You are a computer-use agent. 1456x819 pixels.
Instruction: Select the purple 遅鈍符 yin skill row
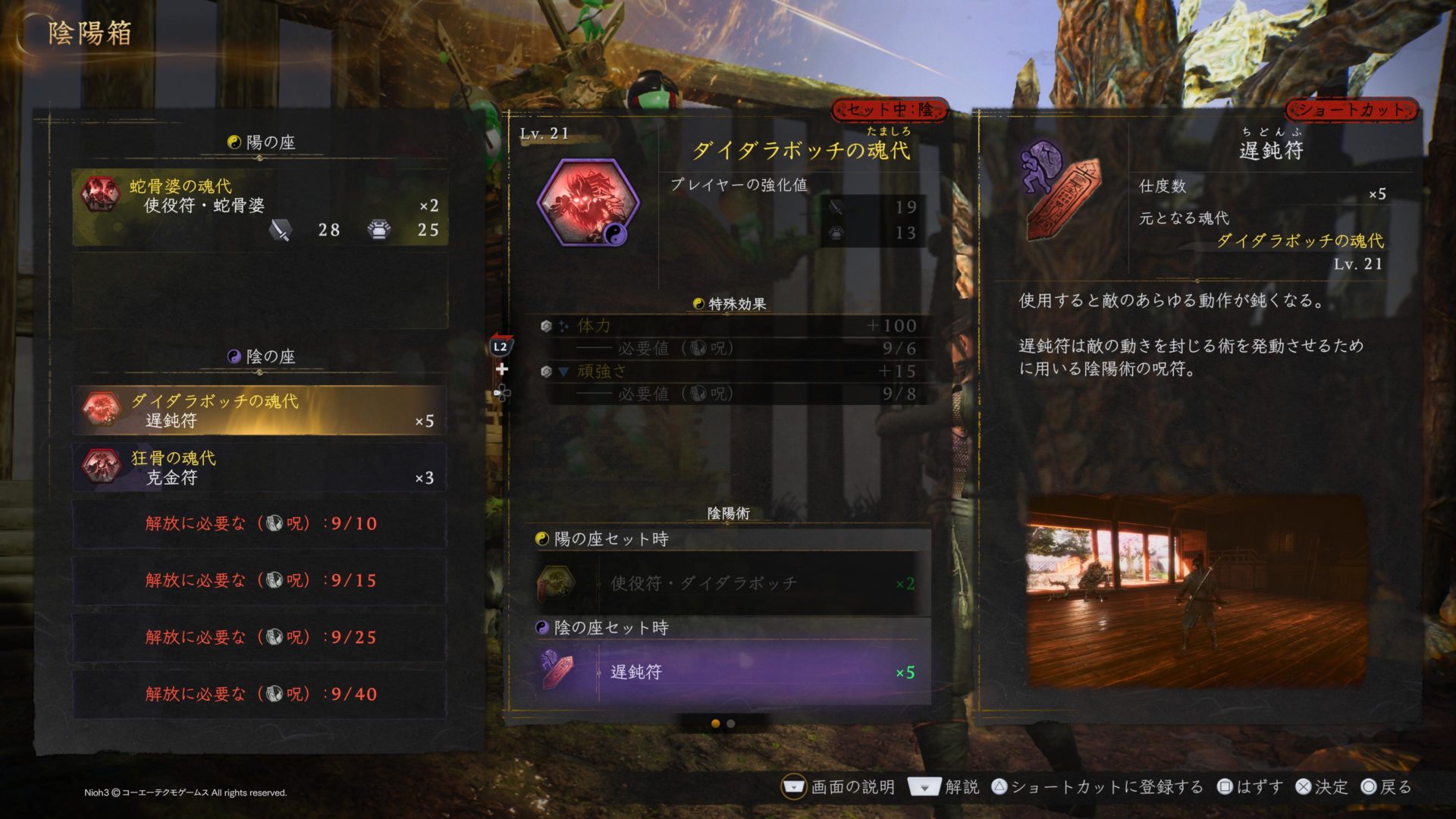coord(726,672)
